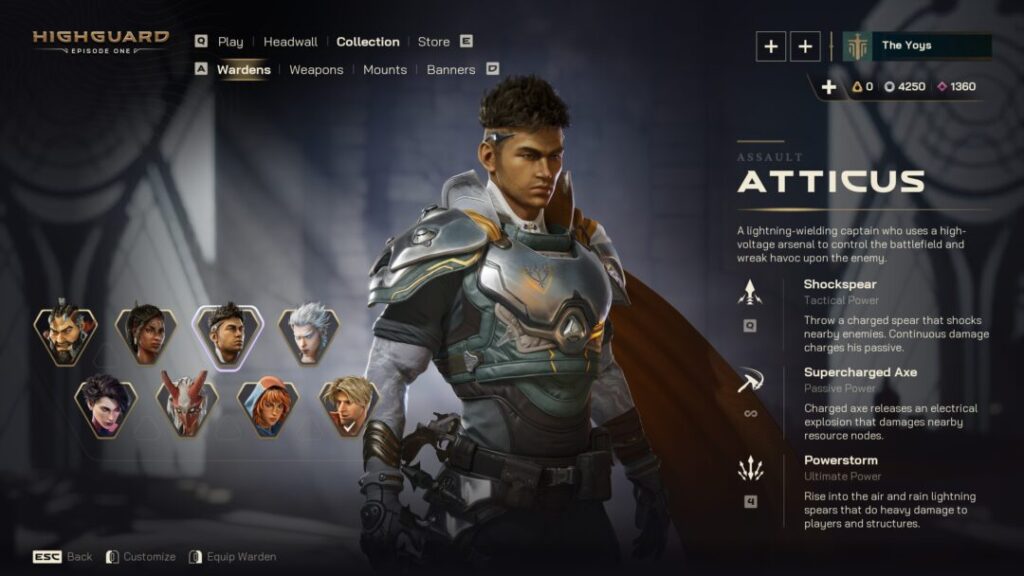This screenshot has width=1024, height=576.
Task: Choose the bearded topknot warden portrait
Action: [65, 335]
